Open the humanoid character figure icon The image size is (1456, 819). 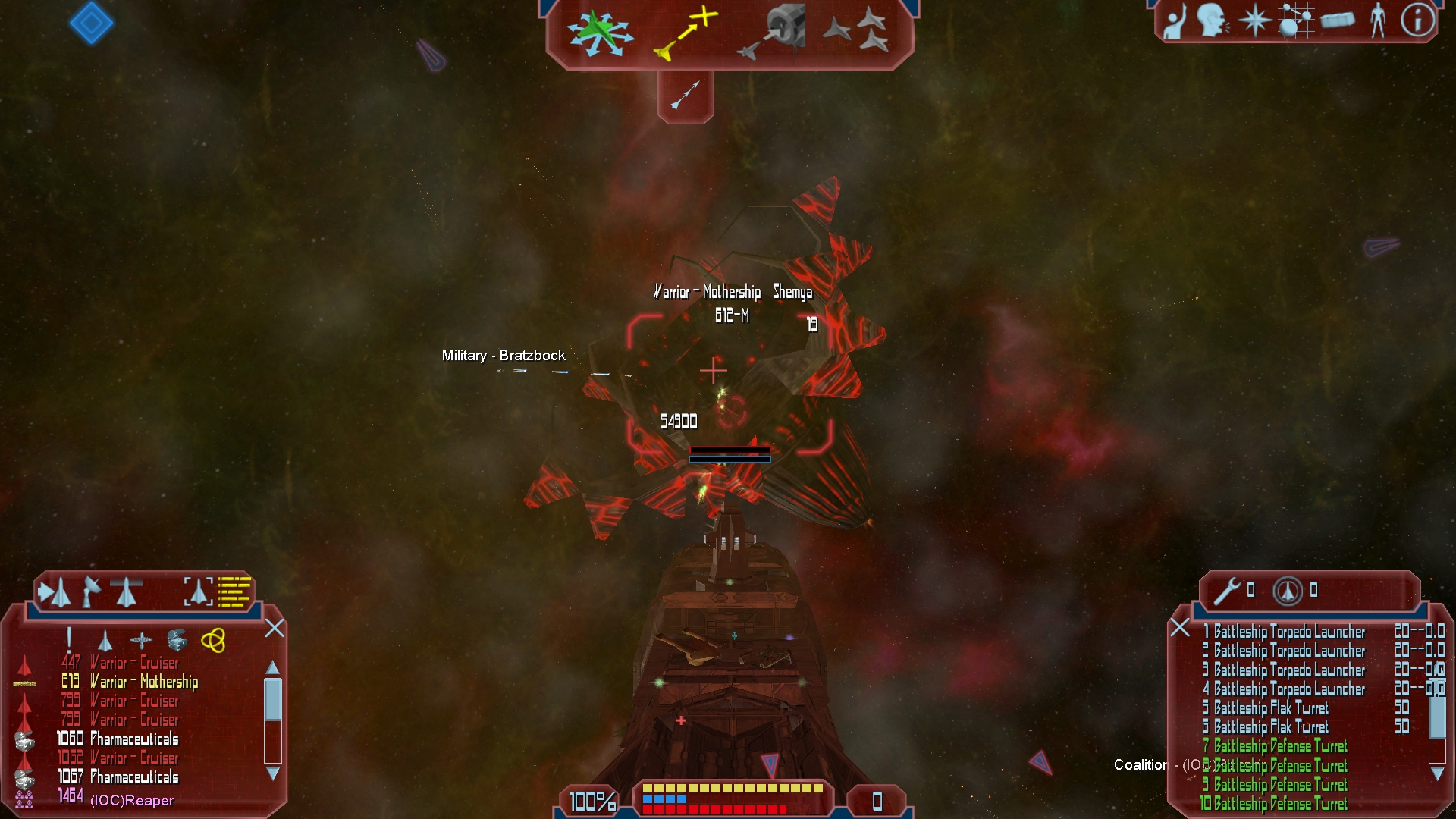click(x=1378, y=20)
